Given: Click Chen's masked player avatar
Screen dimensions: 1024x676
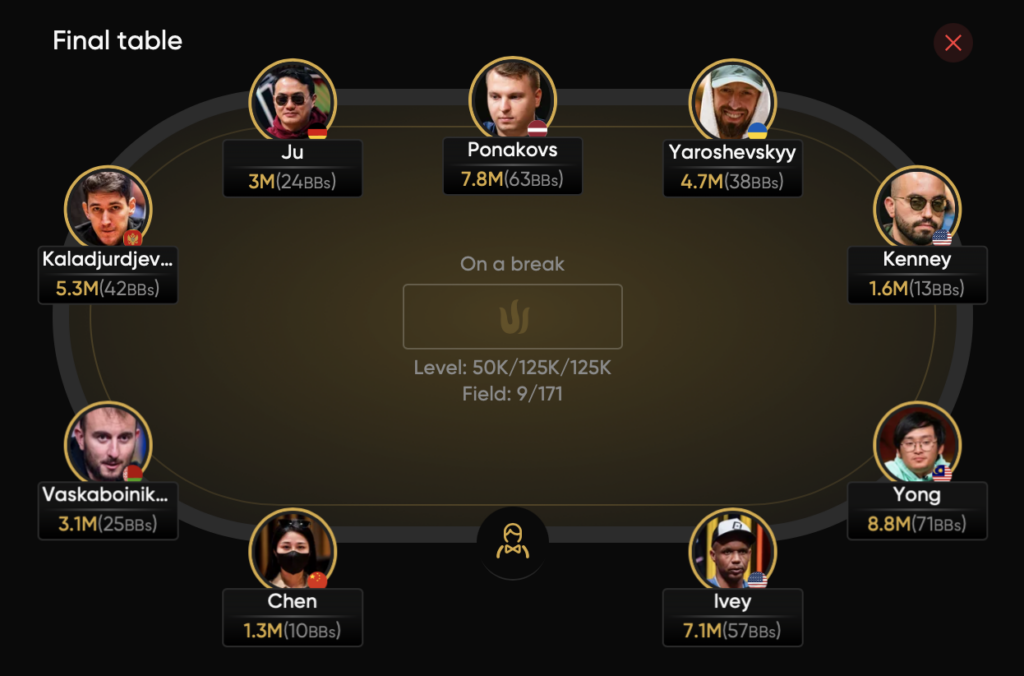Looking at the screenshot, I should click(292, 551).
